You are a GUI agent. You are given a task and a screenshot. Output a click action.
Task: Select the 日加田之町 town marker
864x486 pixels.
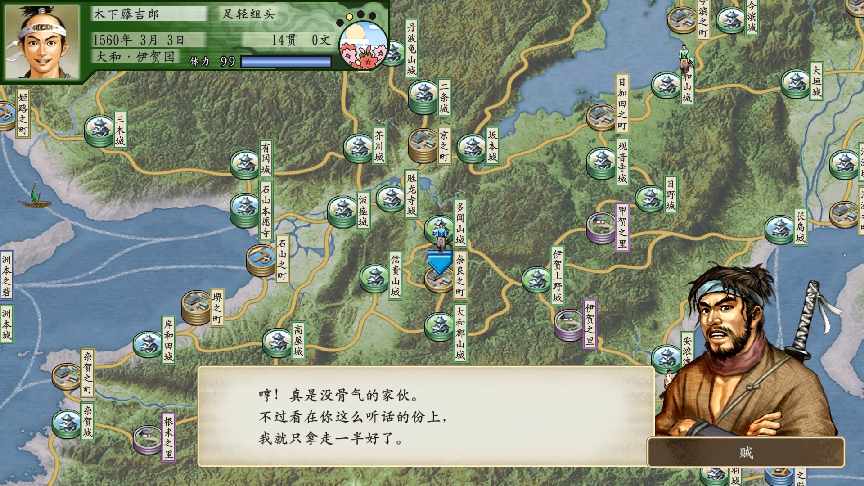pyautogui.click(x=602, y=117)
